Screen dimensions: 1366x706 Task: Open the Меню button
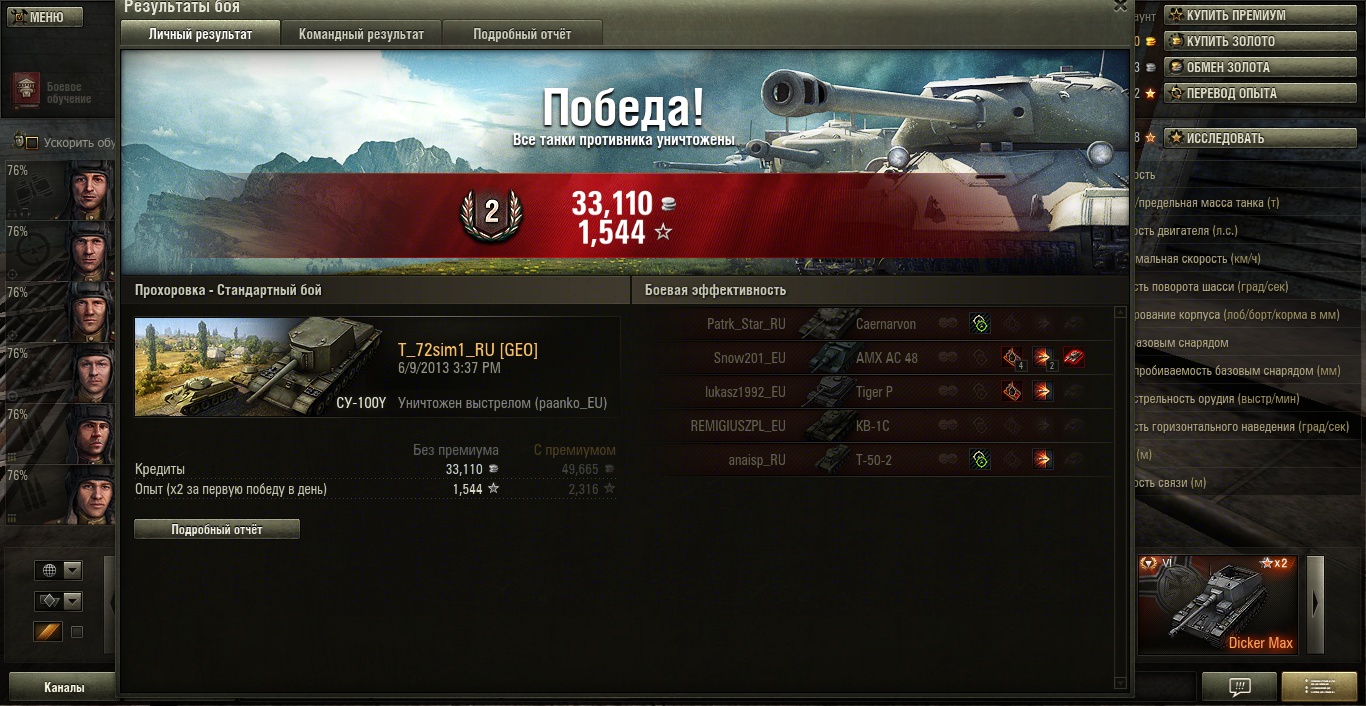40,17
